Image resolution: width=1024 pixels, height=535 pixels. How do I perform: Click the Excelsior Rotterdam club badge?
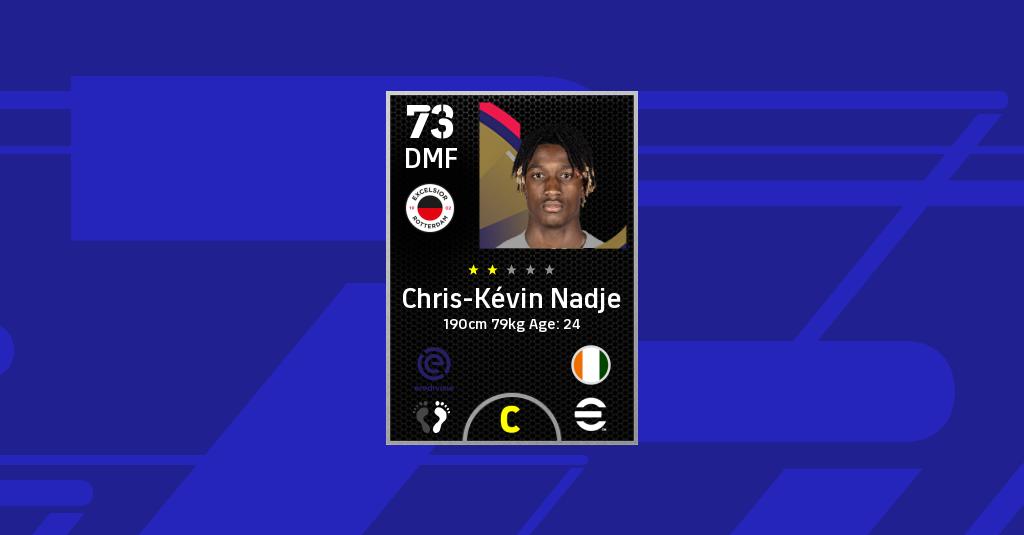click(430, 208)
